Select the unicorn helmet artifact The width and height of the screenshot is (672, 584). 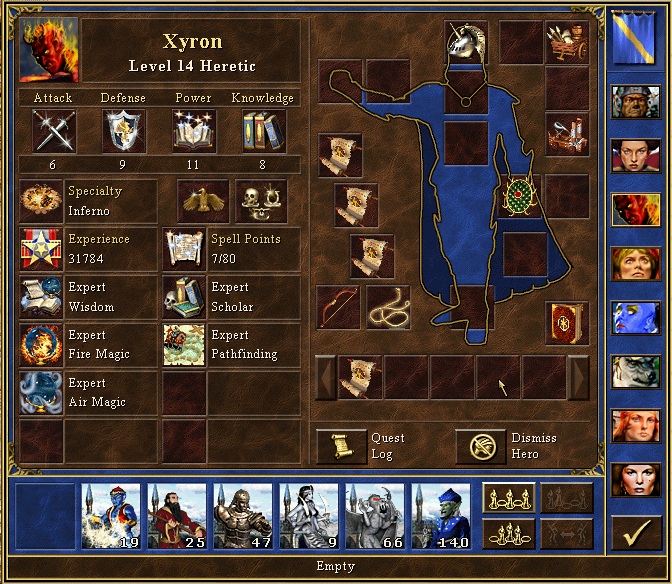[x=466, y=43]
